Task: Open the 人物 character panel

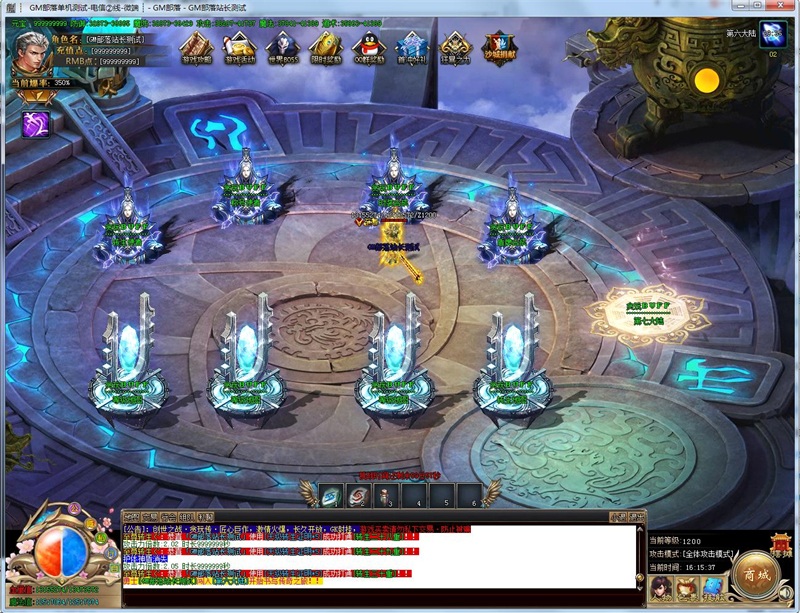Action: (x=662, y=587)
